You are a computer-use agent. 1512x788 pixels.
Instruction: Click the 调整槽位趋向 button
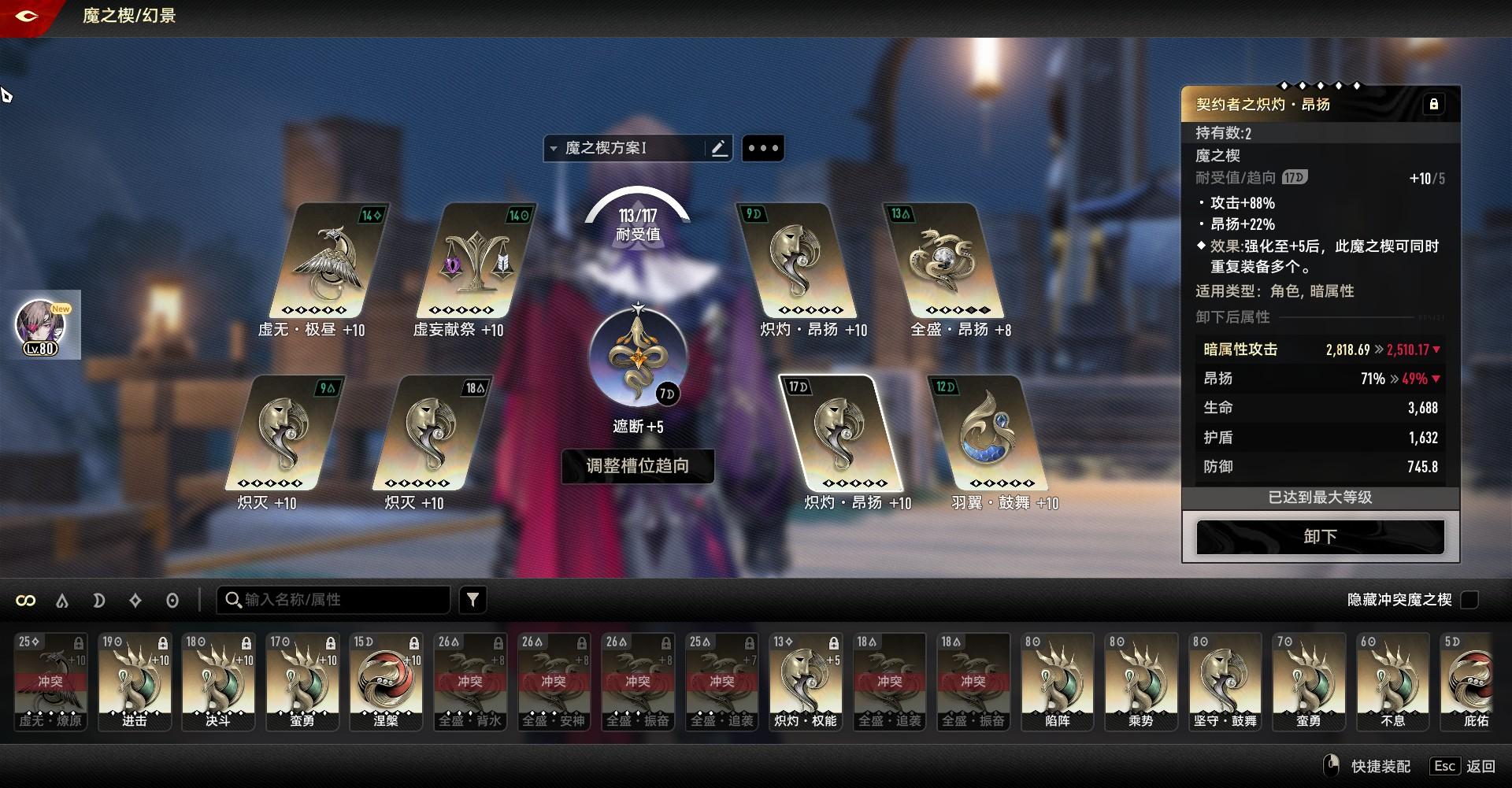pos(637,466)
